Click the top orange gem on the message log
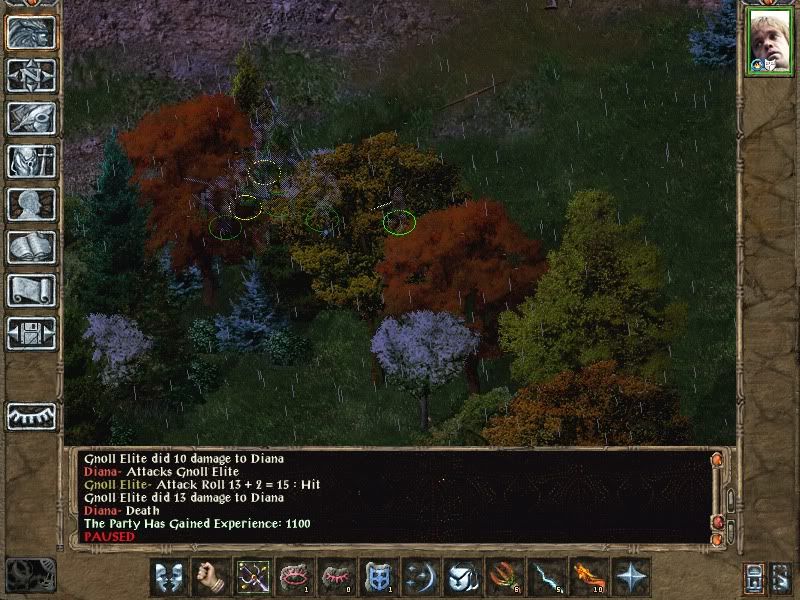 point(716,459)
